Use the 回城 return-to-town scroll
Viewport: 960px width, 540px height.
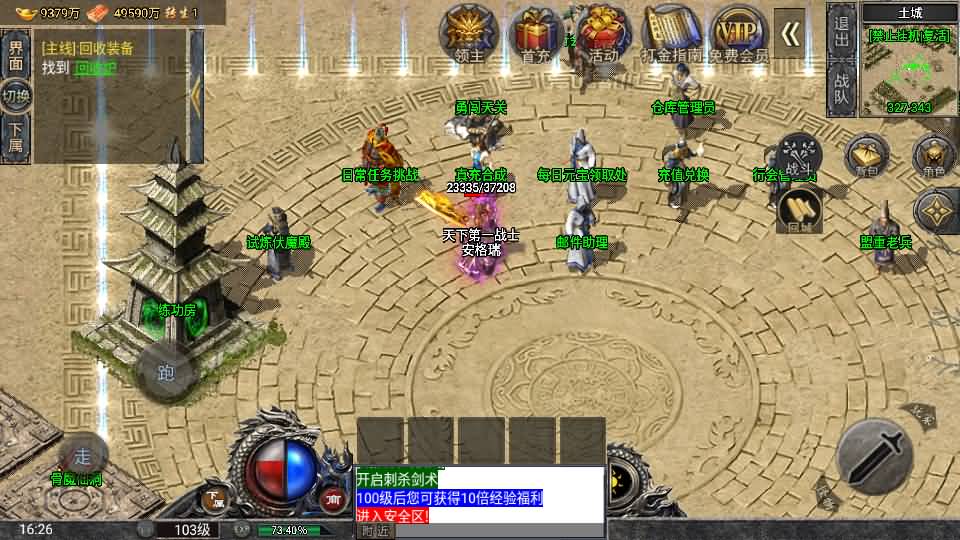coord(800,209)
